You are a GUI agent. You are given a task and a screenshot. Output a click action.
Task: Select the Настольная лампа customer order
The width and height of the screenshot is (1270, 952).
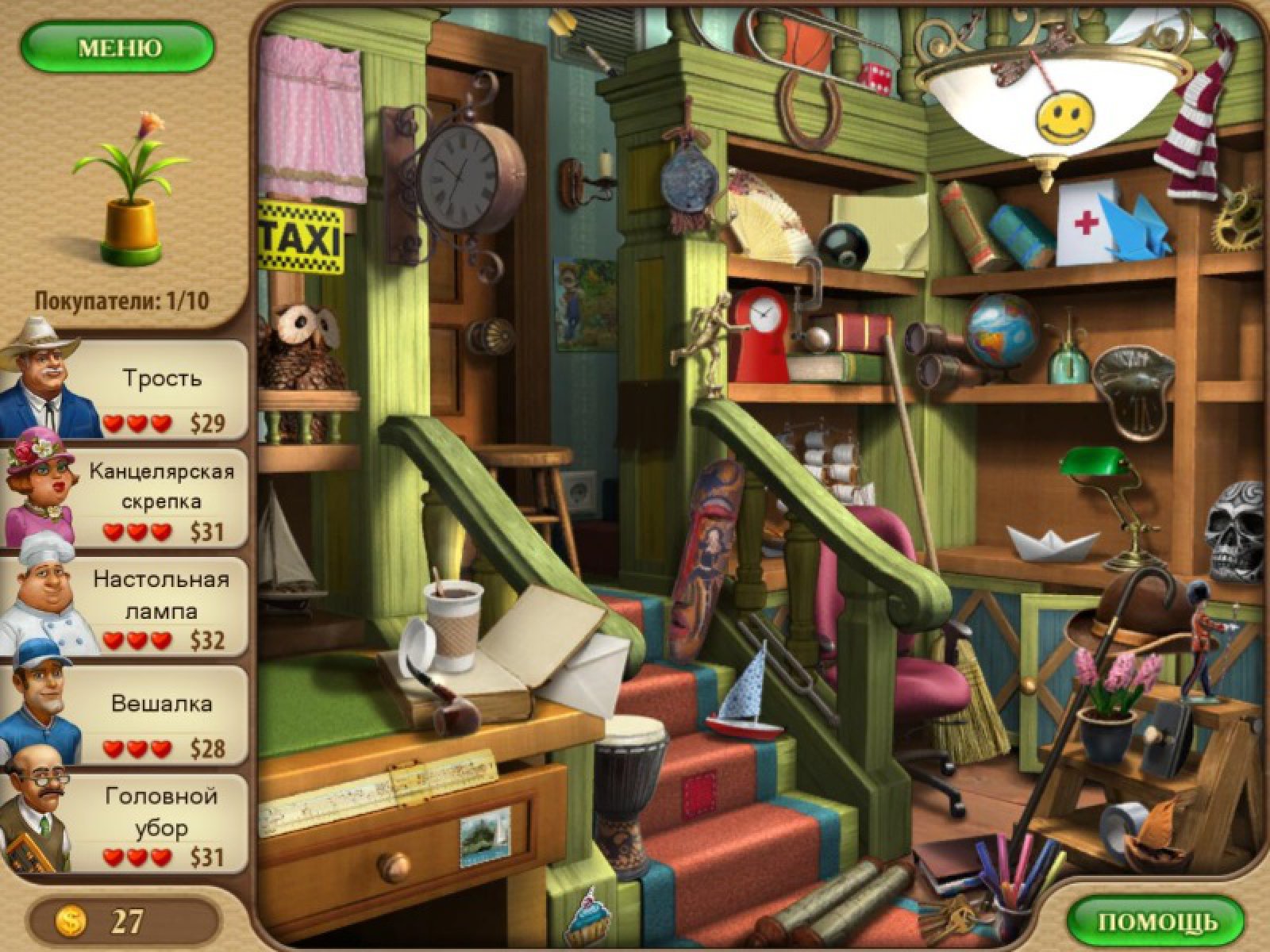(162, 608)
